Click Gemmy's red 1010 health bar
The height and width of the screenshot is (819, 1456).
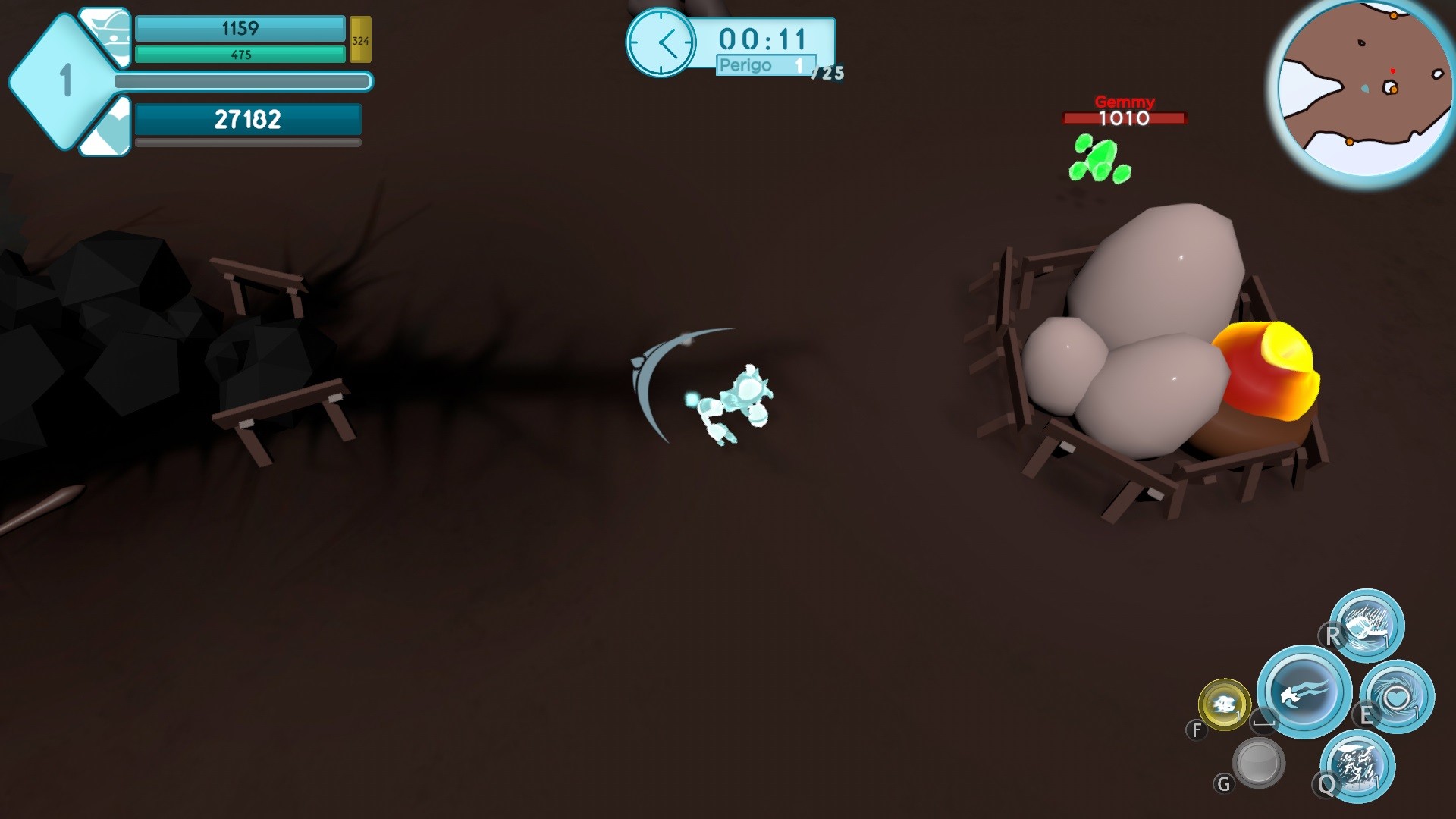1123,118
